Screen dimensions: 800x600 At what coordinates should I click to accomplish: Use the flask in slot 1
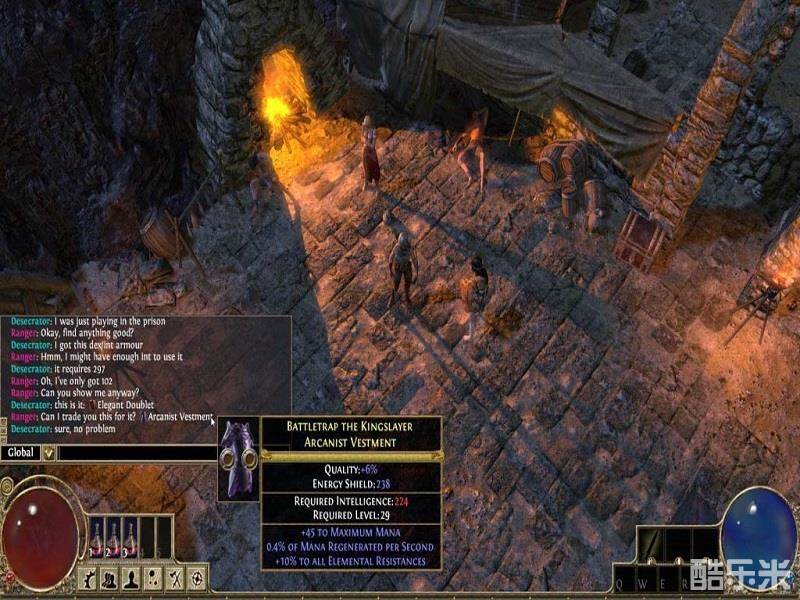pos(97,538)
